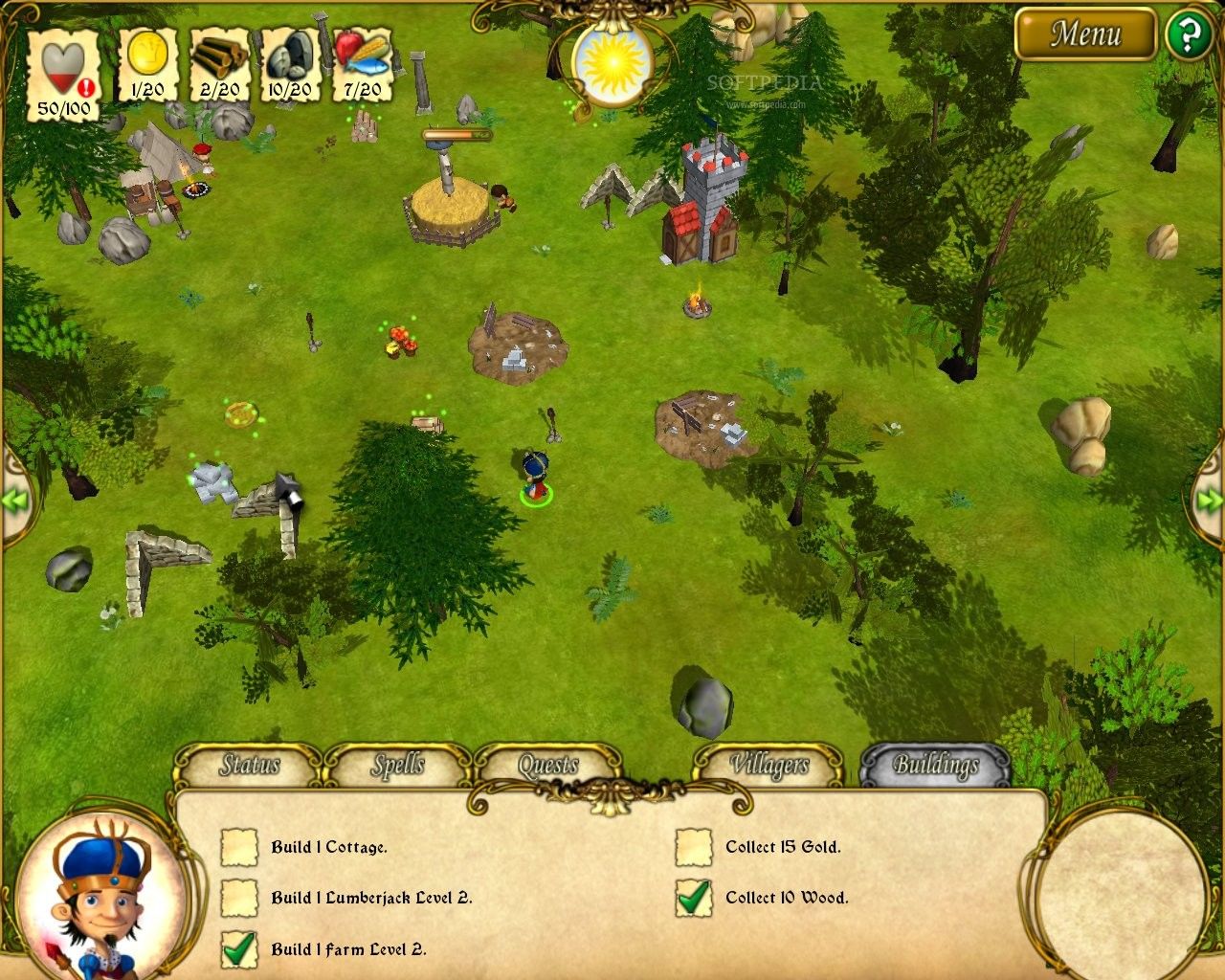Switch to the Status tab
Viewport: 1225px width, 980px height.
pos(250,765)
